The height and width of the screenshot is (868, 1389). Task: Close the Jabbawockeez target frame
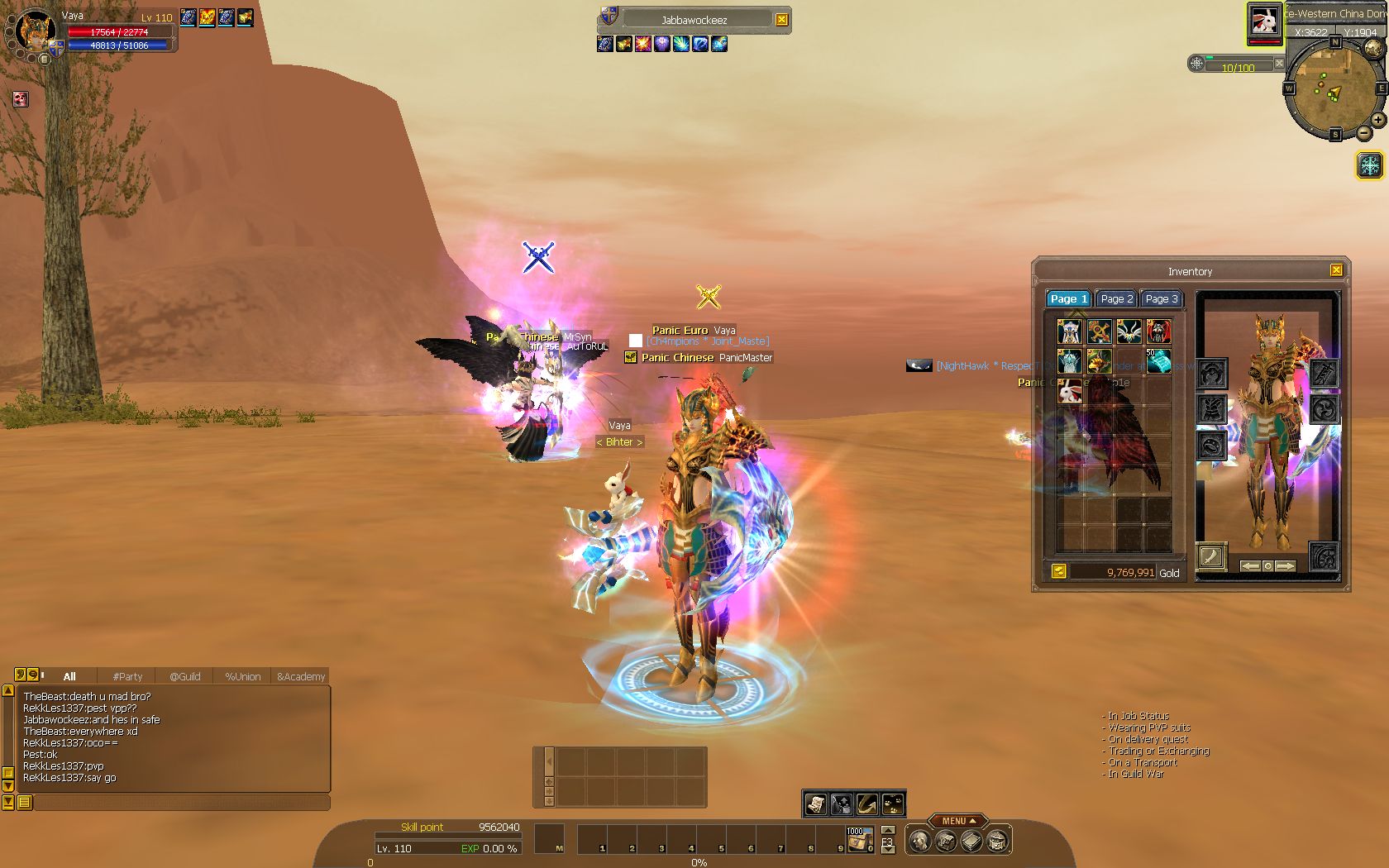pos(782,20)
